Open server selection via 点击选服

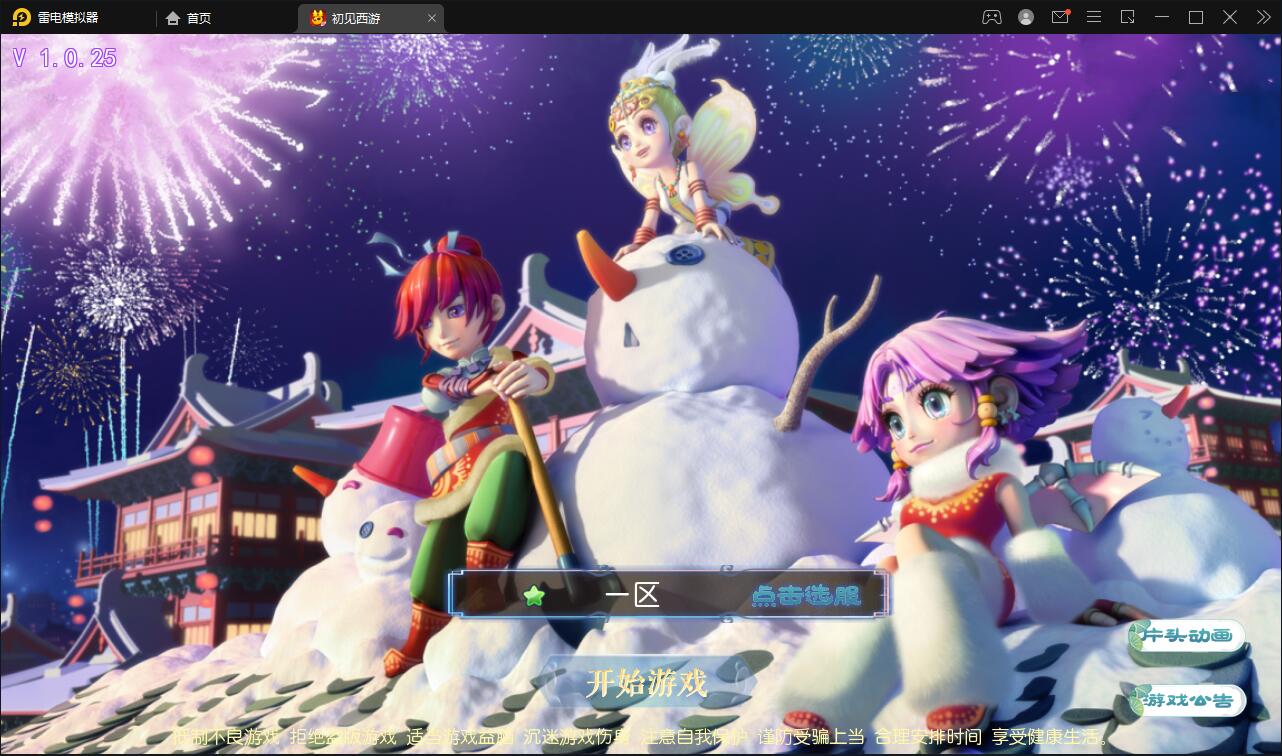(x=806, y=594)
